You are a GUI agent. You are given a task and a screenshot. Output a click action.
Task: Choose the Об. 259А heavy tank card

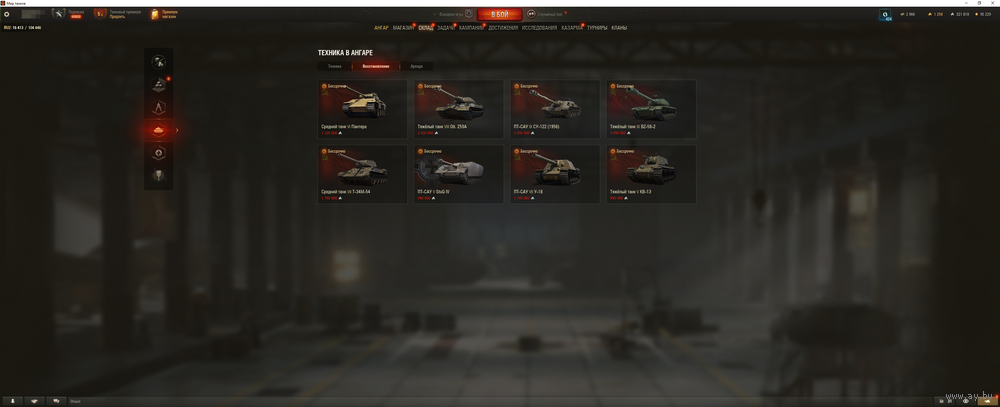(x=459, y=108)
